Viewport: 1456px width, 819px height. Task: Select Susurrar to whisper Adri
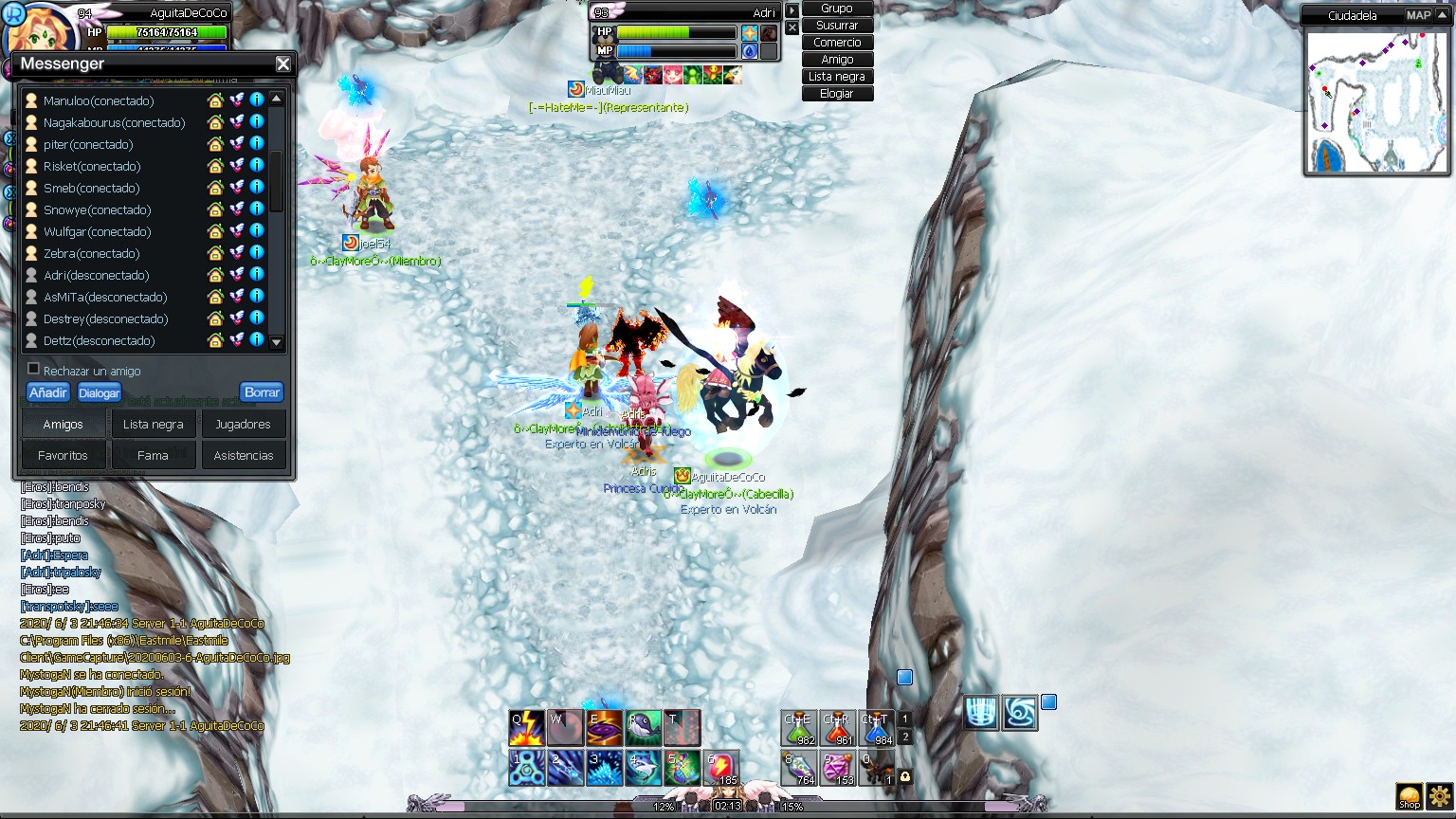coord(837,26)
